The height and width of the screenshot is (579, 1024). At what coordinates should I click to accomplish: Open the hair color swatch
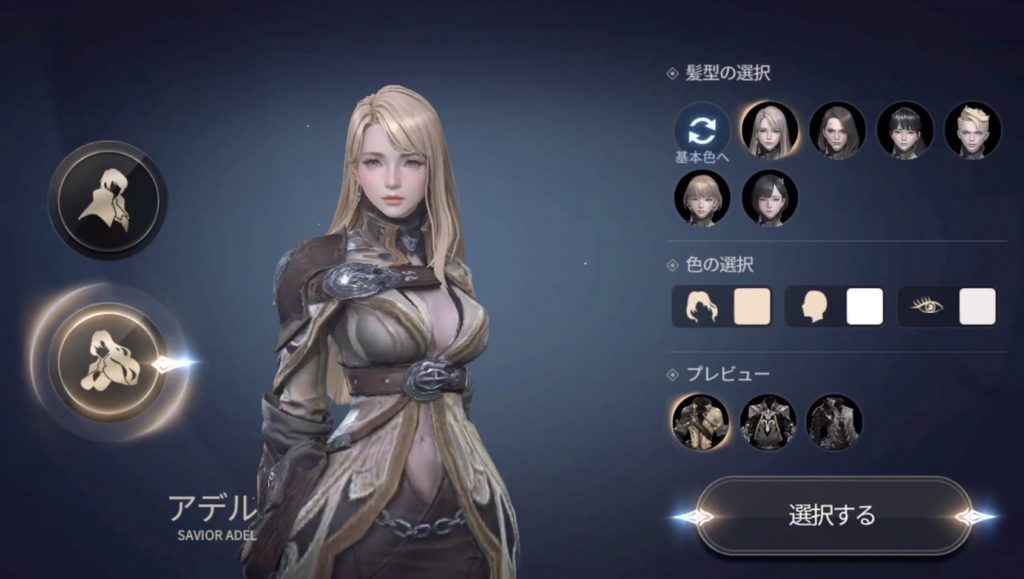pos(751,307)
